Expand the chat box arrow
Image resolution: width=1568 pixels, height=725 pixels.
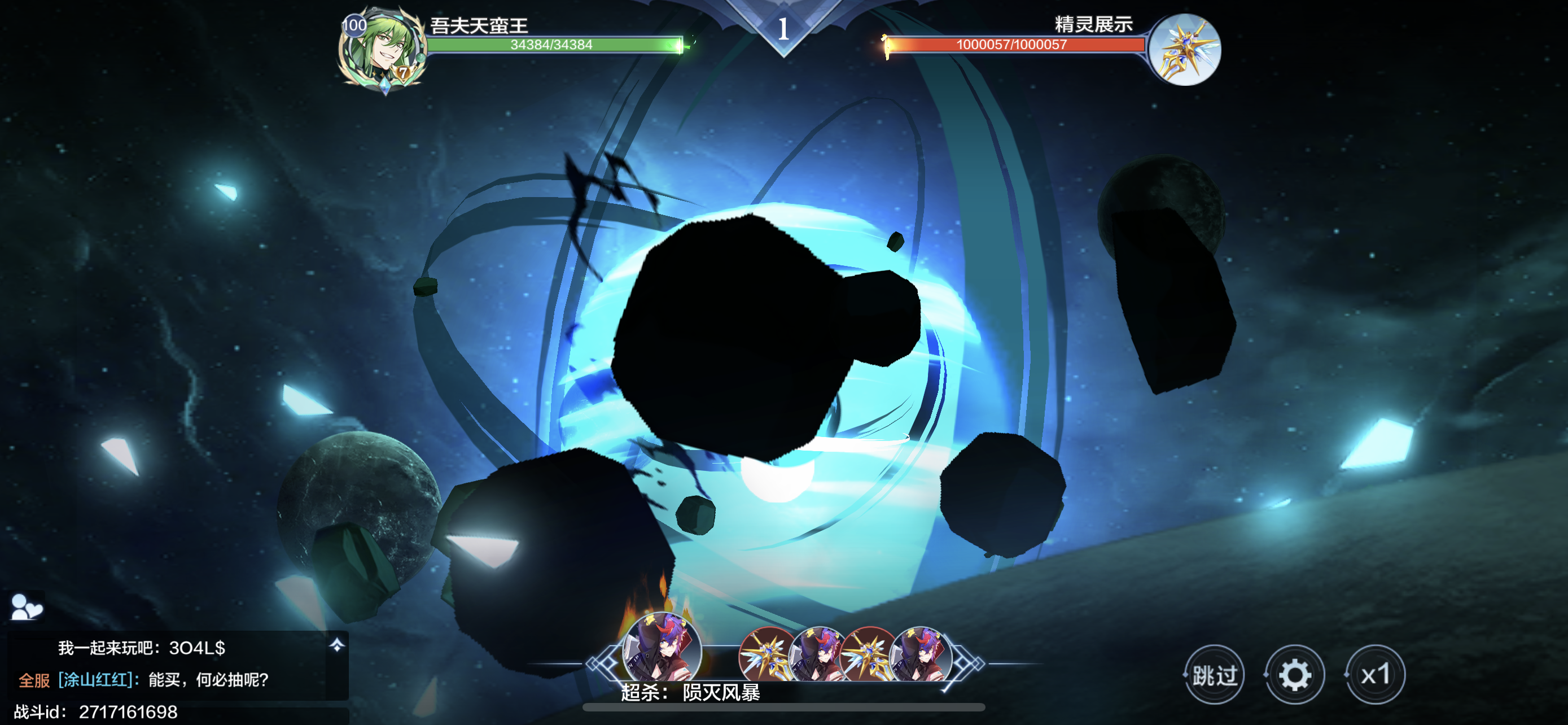point(336,645)
